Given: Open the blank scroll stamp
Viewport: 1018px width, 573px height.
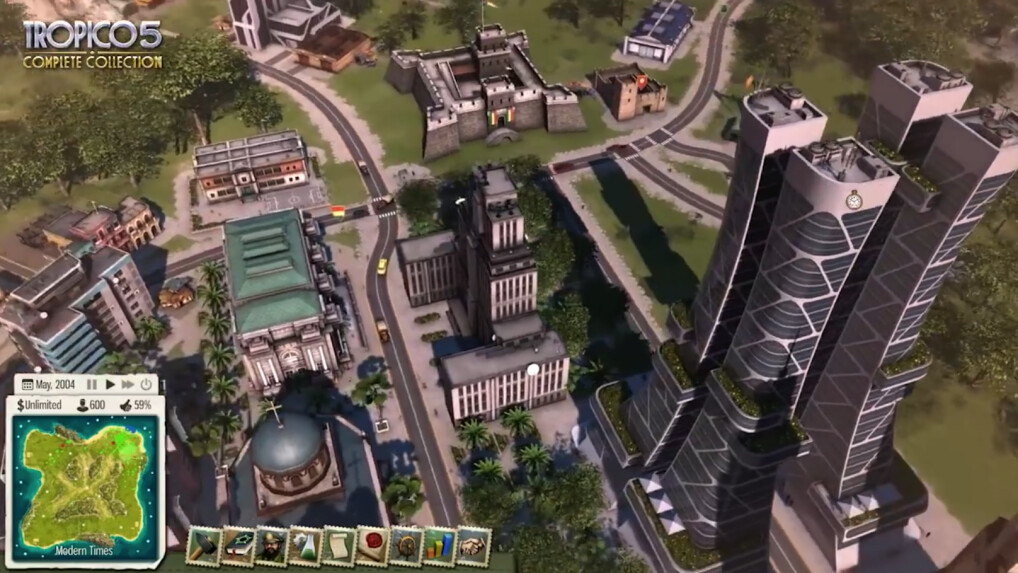Looking at the screenshot, I should [338, 546].
